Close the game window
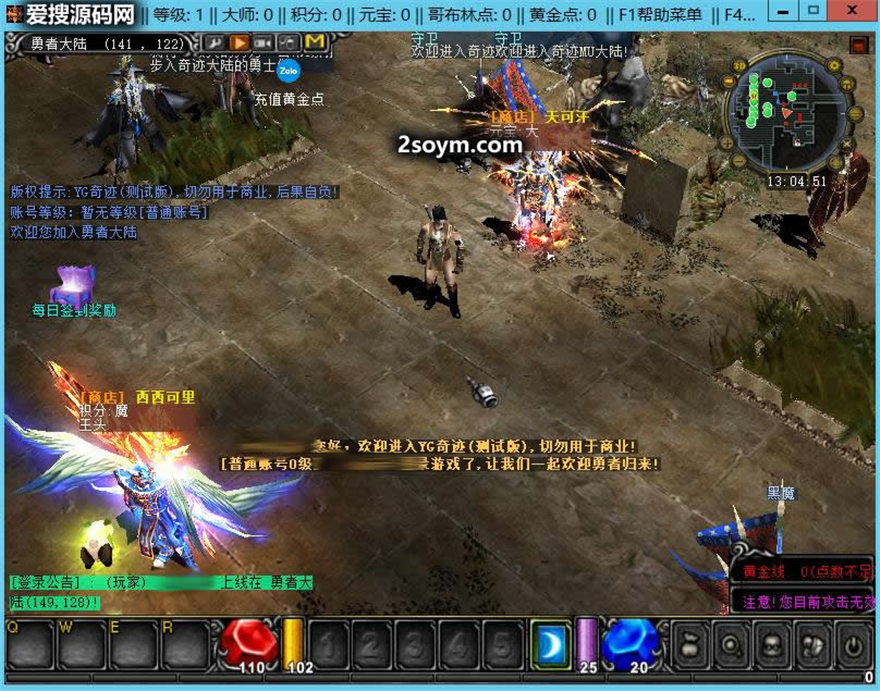 (x=851, y=12)
